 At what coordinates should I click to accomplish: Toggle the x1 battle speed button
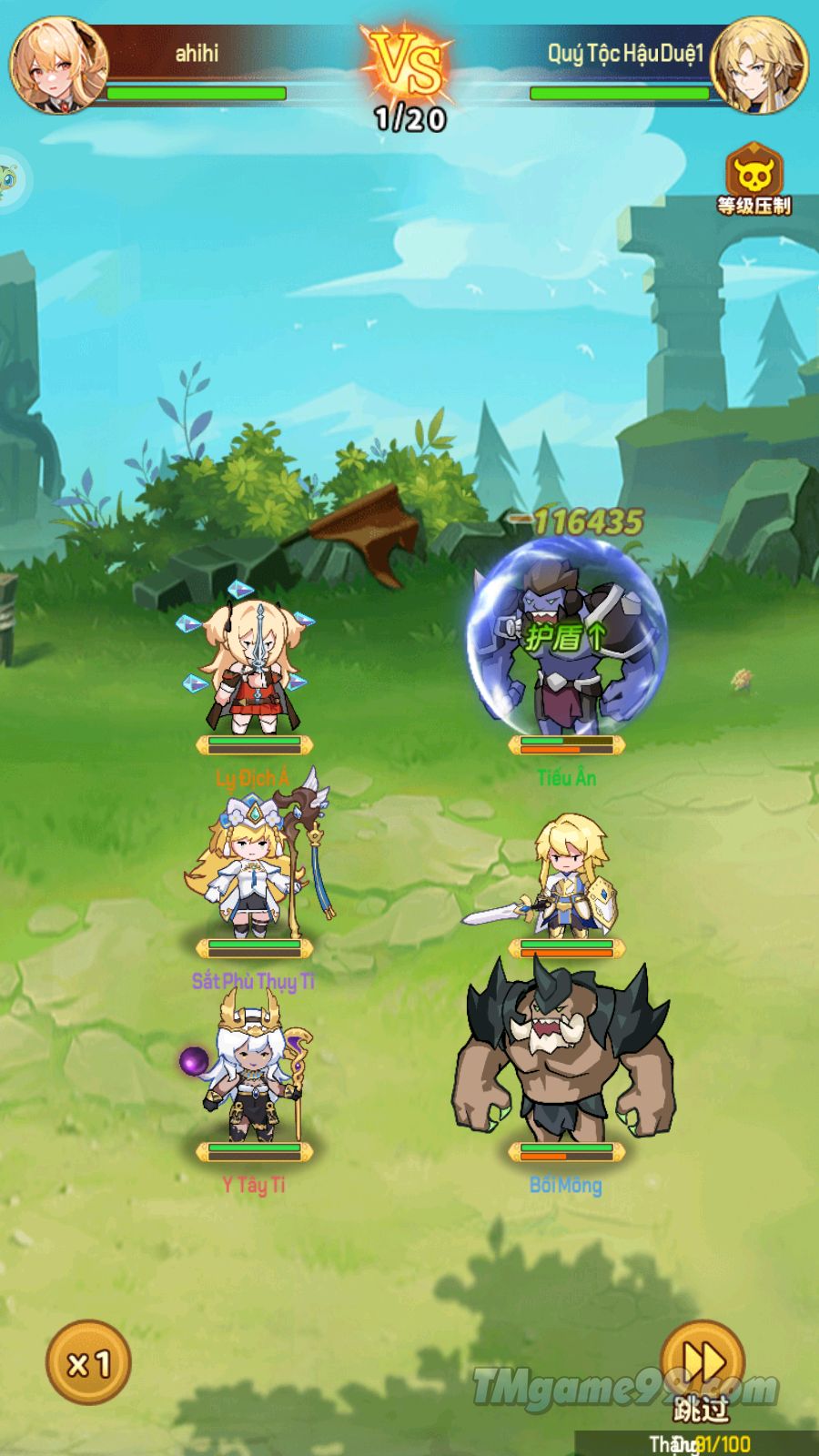click(88, 1362)
